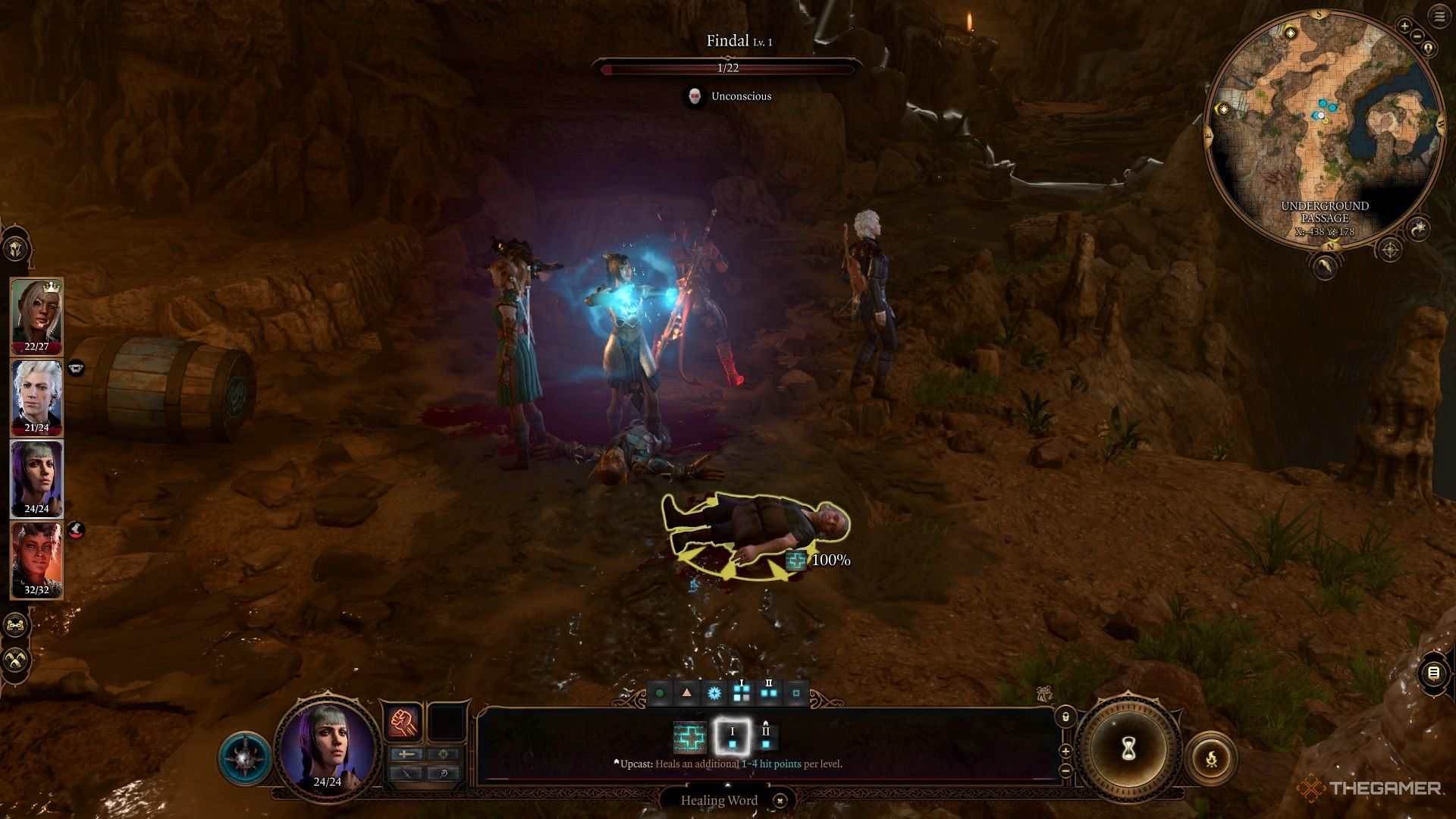This screenshot has height=819, width=1456.
Task: Click the Underground Passage minimap
Action: (1323, 129)
